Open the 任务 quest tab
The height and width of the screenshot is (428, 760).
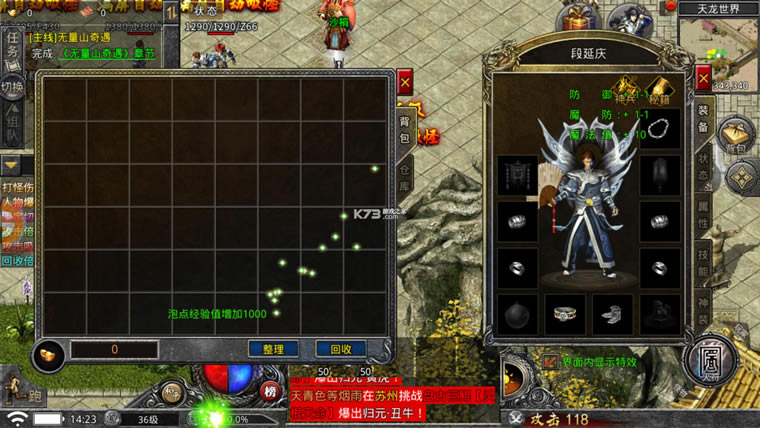click(12, 45)
